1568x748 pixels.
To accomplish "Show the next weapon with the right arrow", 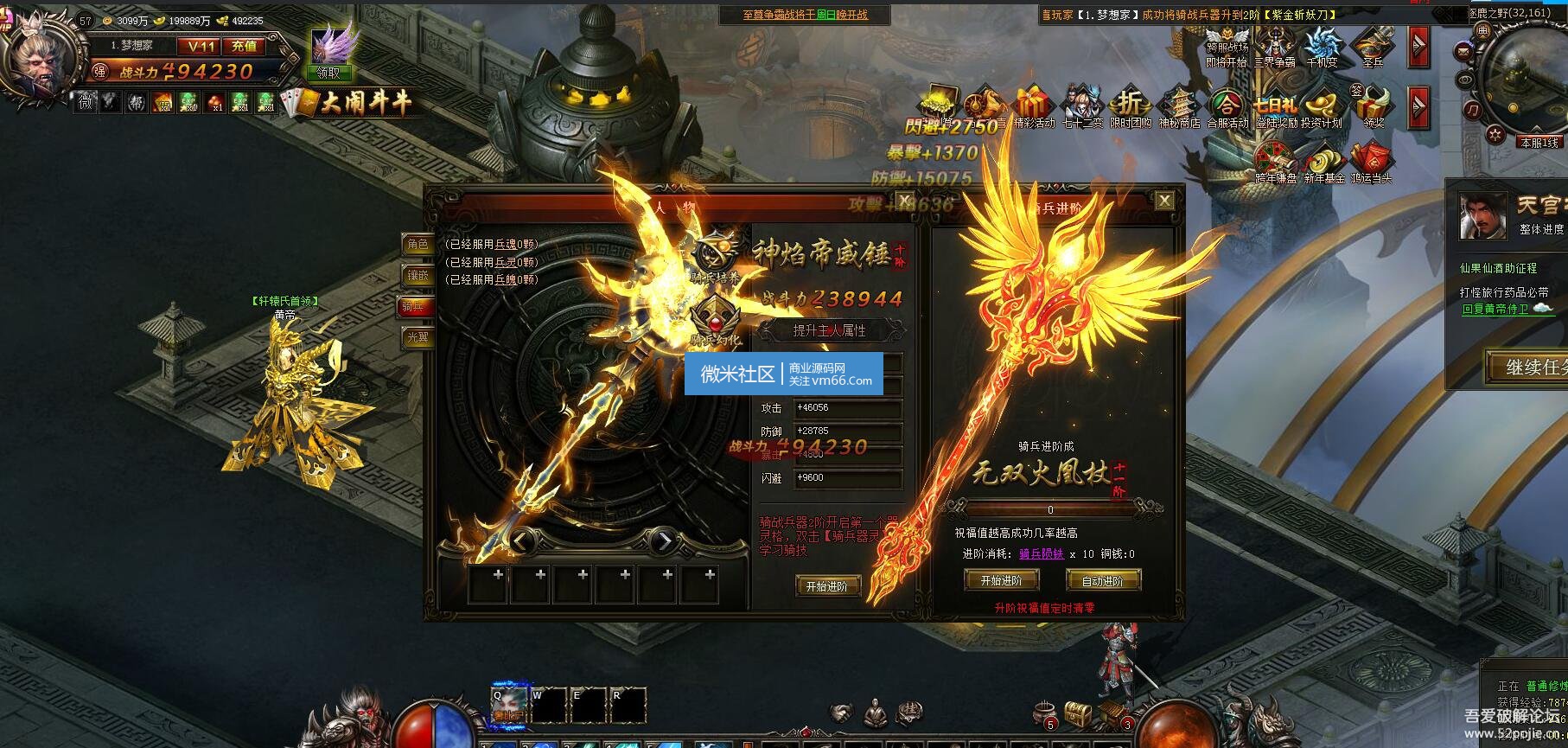I will 663,541.
